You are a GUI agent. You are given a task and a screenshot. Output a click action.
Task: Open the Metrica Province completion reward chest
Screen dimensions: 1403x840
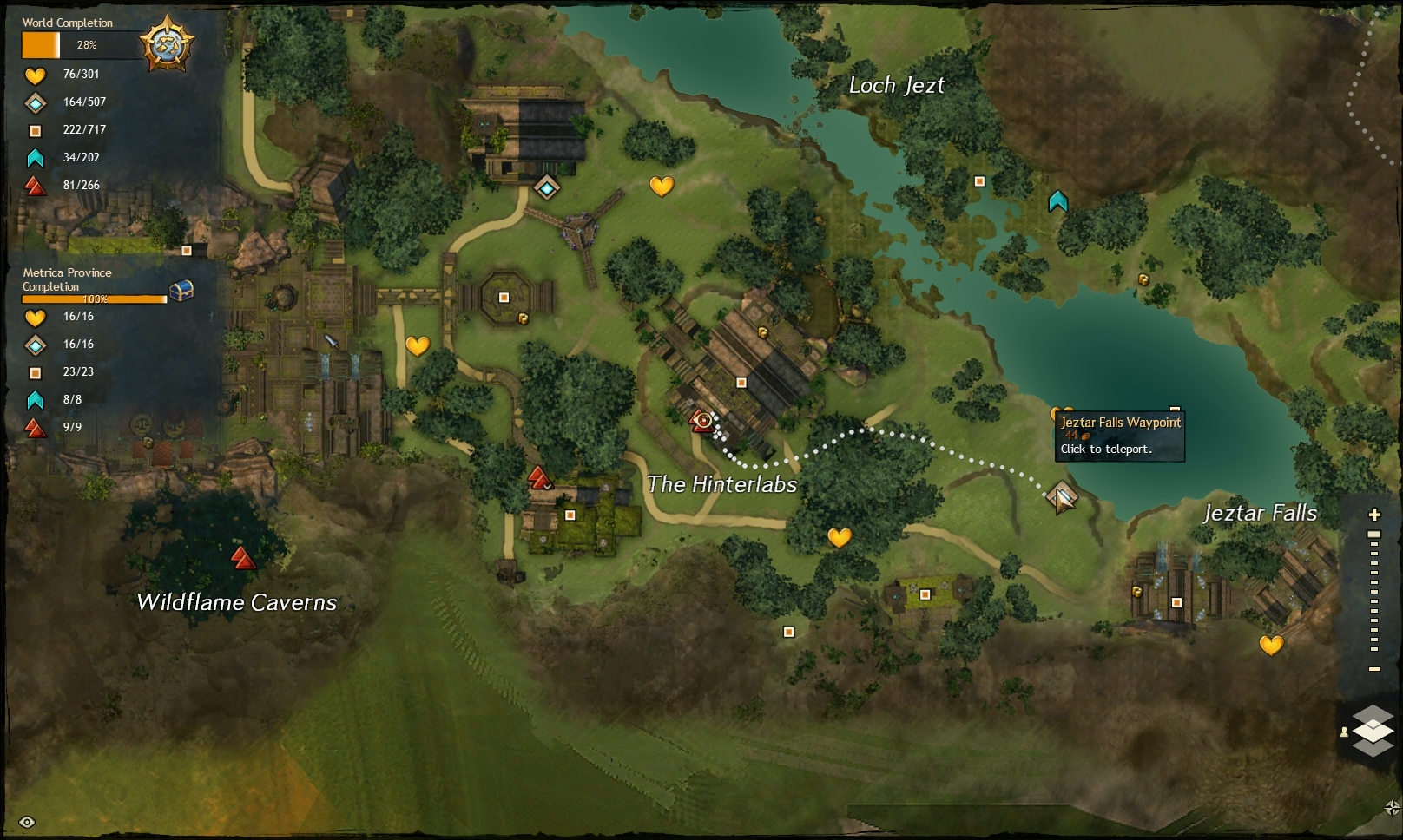(180, 292)
